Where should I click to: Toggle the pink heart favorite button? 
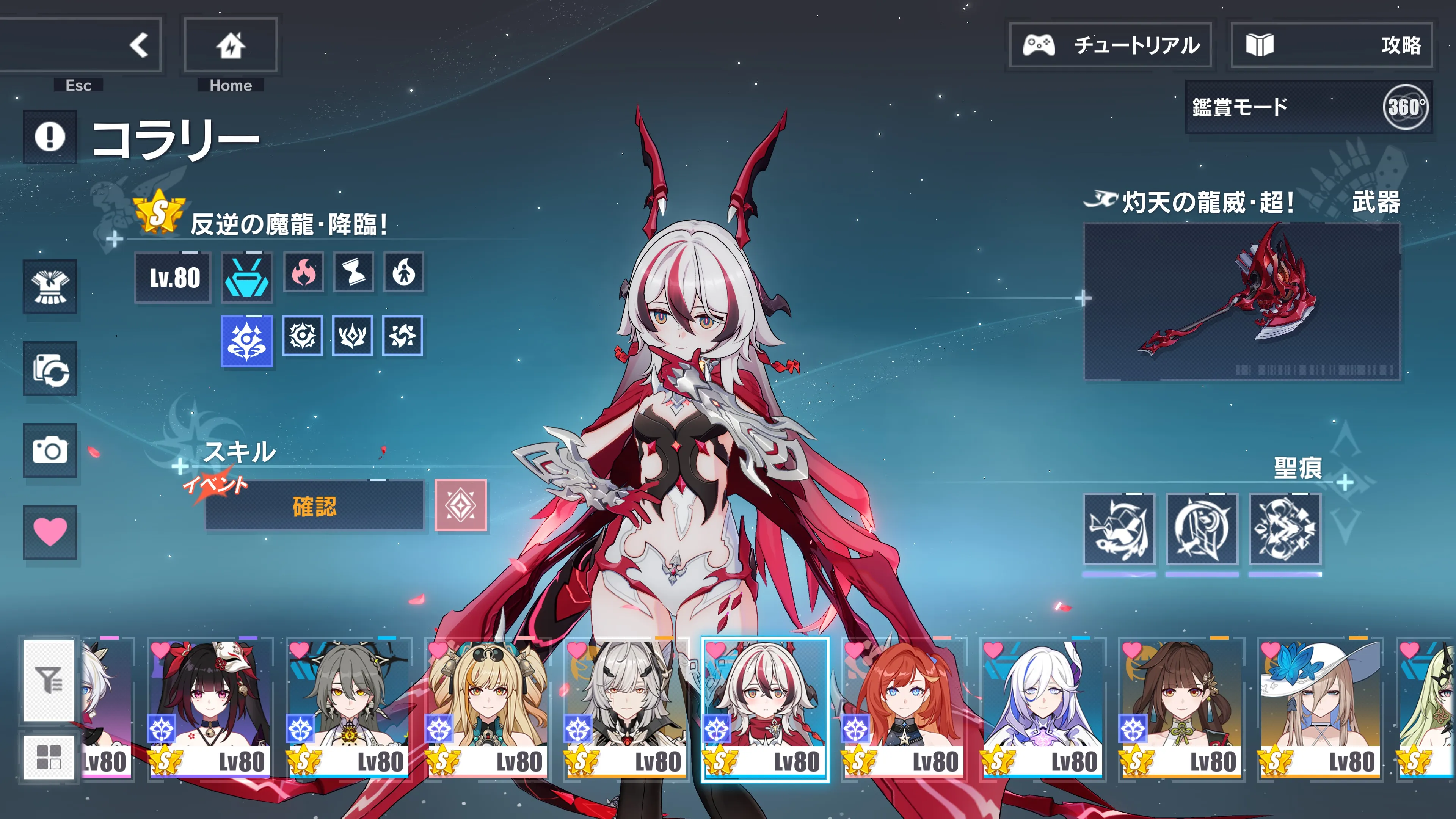[50, 531]
